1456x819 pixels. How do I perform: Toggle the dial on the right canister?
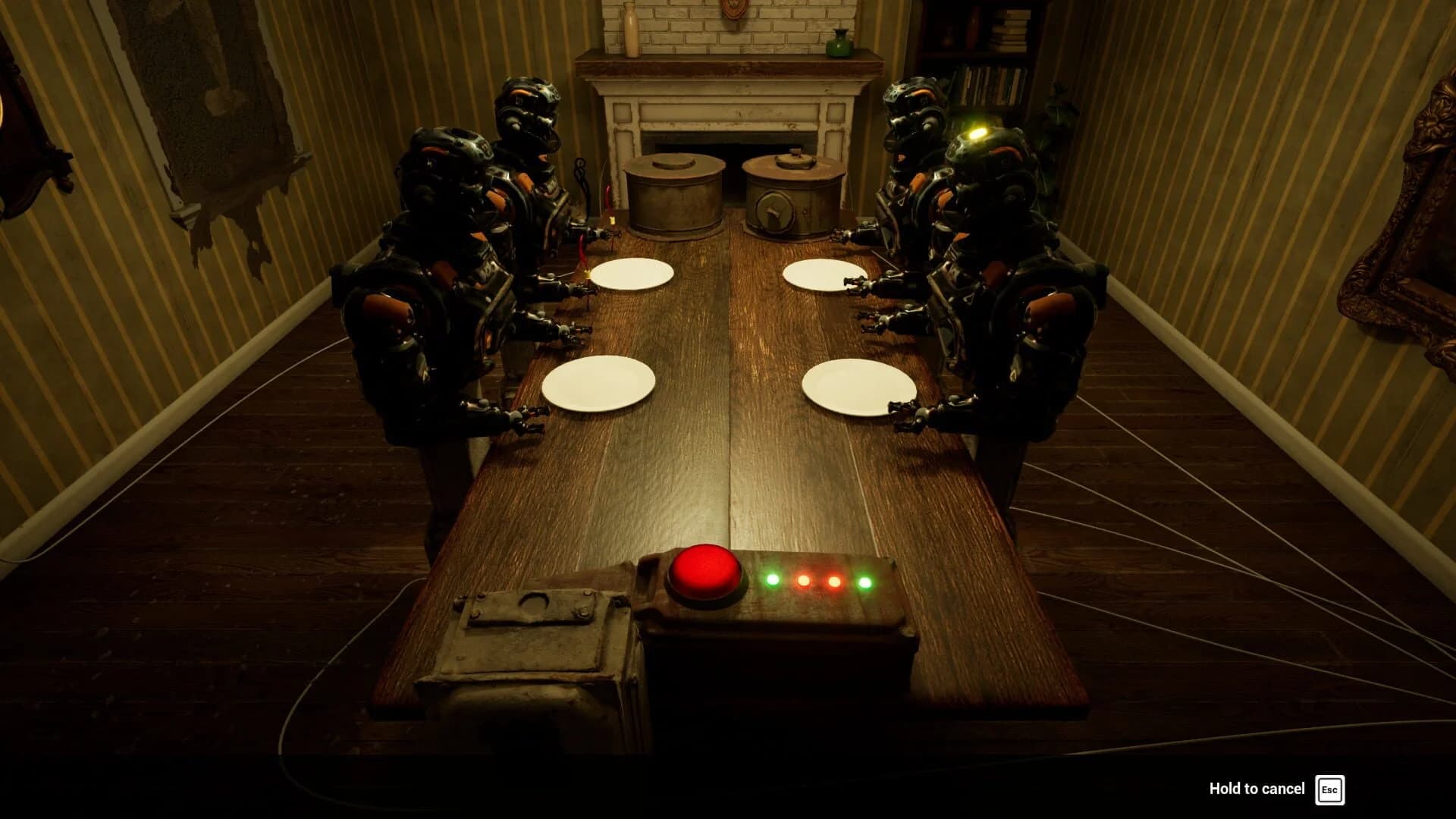pos(775,211)
